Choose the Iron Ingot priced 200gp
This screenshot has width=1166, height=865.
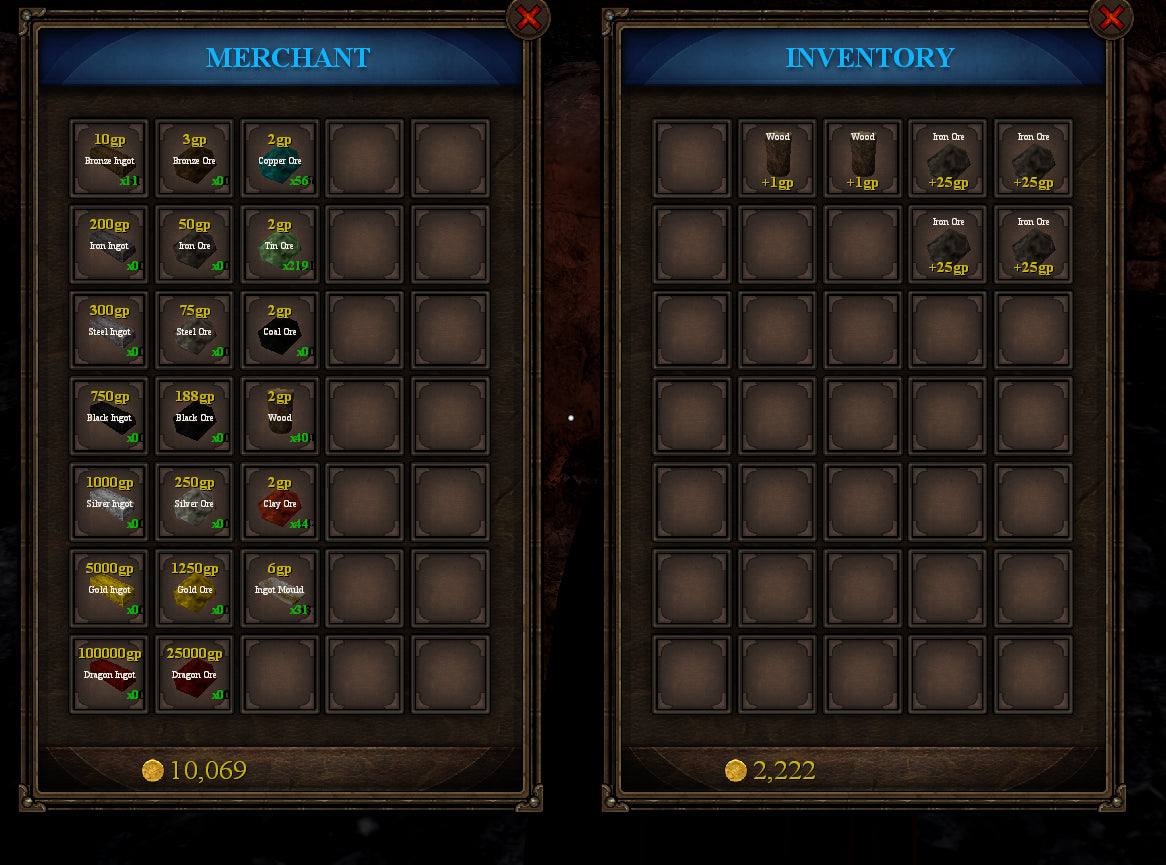pyautogui.click(x=109, y=245)
